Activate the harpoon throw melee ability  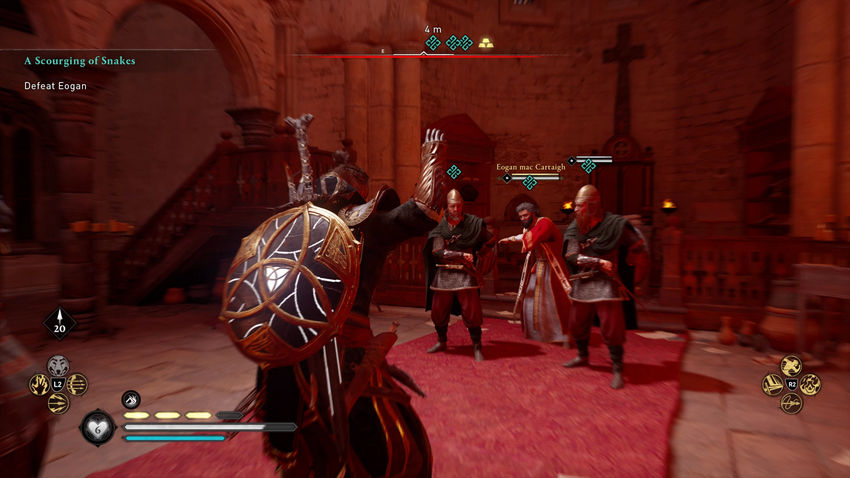click(x=791, y=401)
